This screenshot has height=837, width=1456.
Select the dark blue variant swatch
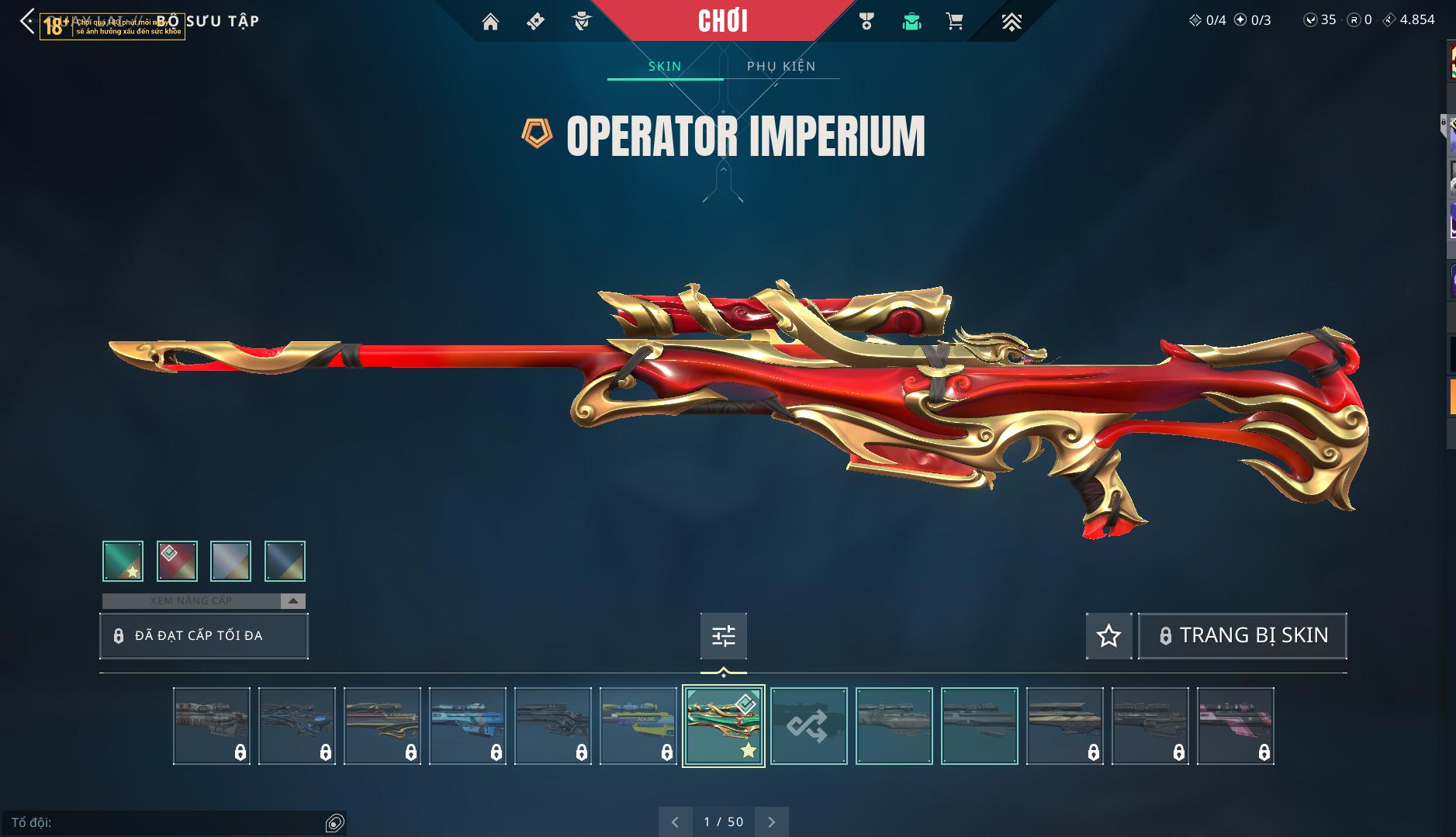(x=285, y=561)
